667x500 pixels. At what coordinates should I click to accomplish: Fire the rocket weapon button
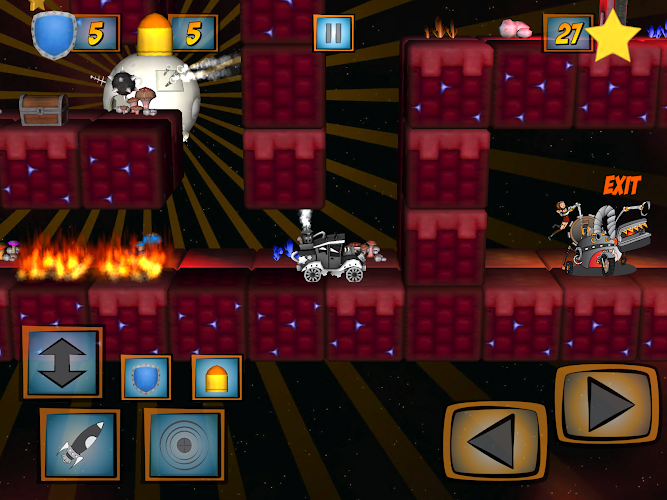[80, 444]
